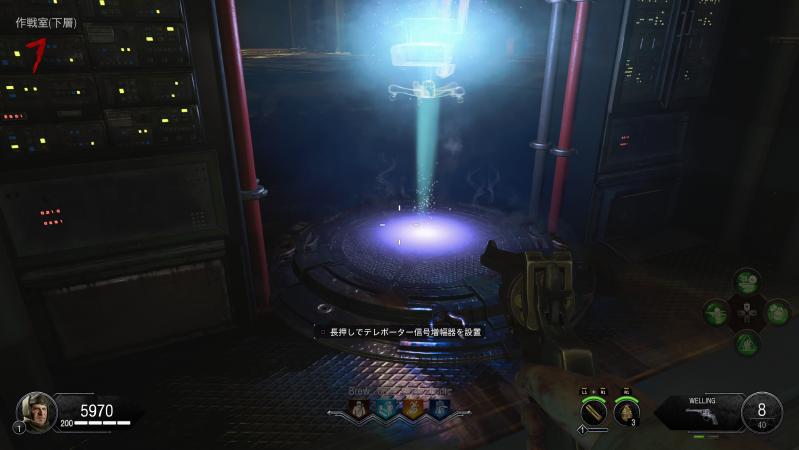
Task: Select the top elixir in the d-pad wheel
Action: coord(746,280)
